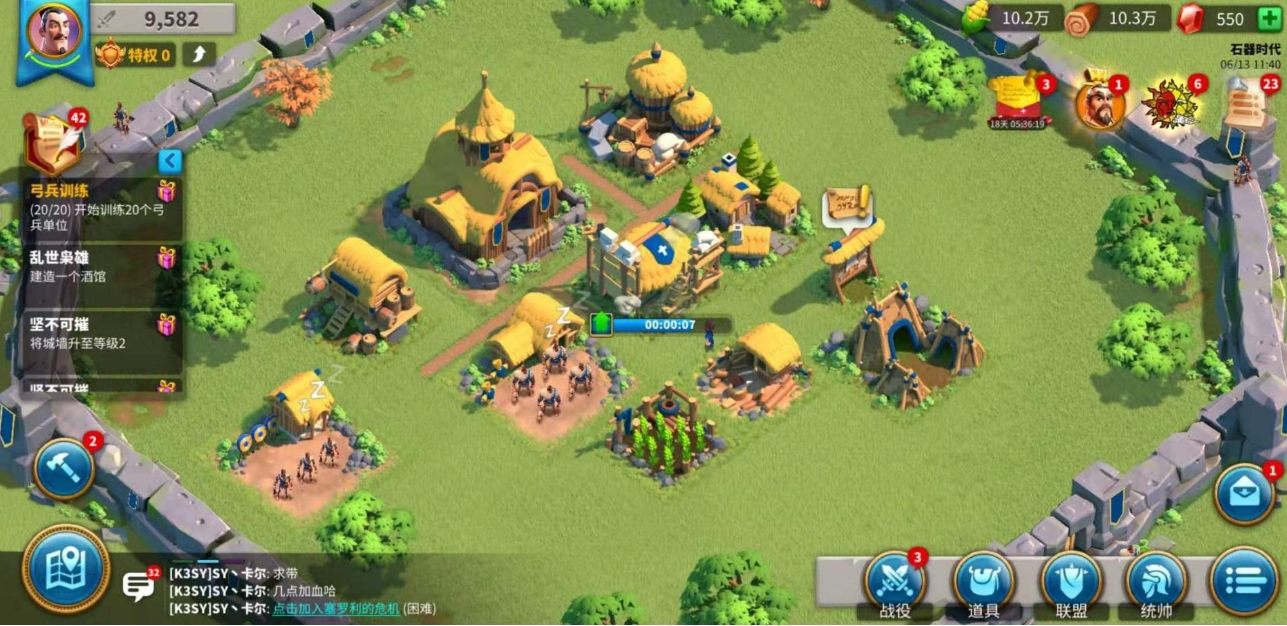Open the quest scroll with 42 badge
This screenshot has height=626, width=1287.
(54, 142)
